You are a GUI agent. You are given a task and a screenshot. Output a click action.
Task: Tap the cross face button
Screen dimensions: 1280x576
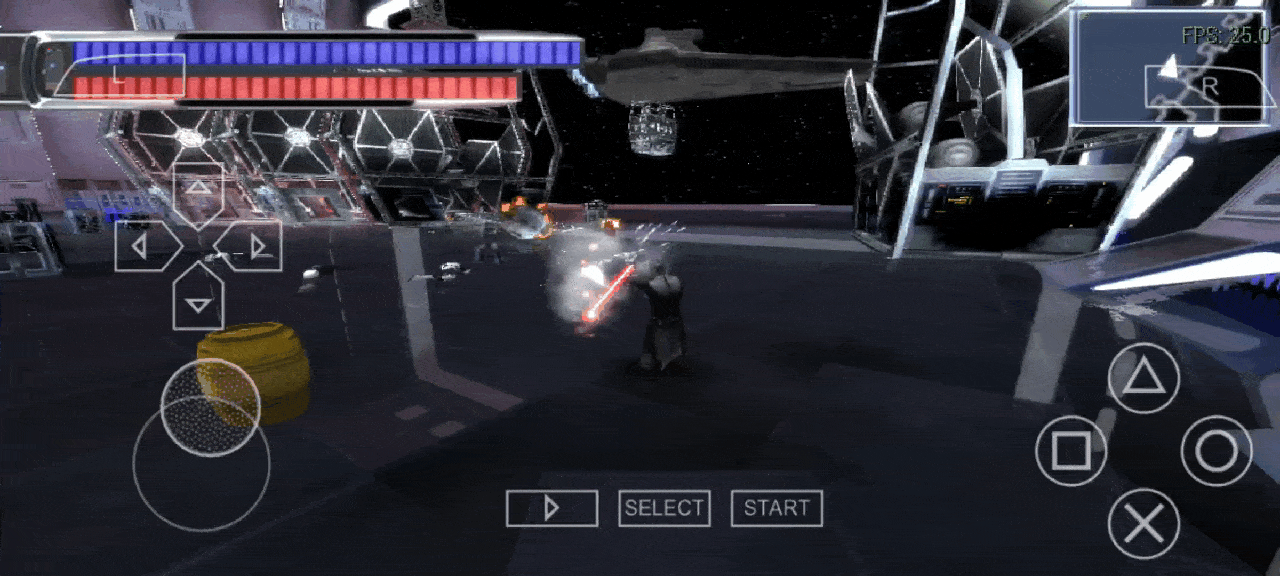coord(1143,523)
